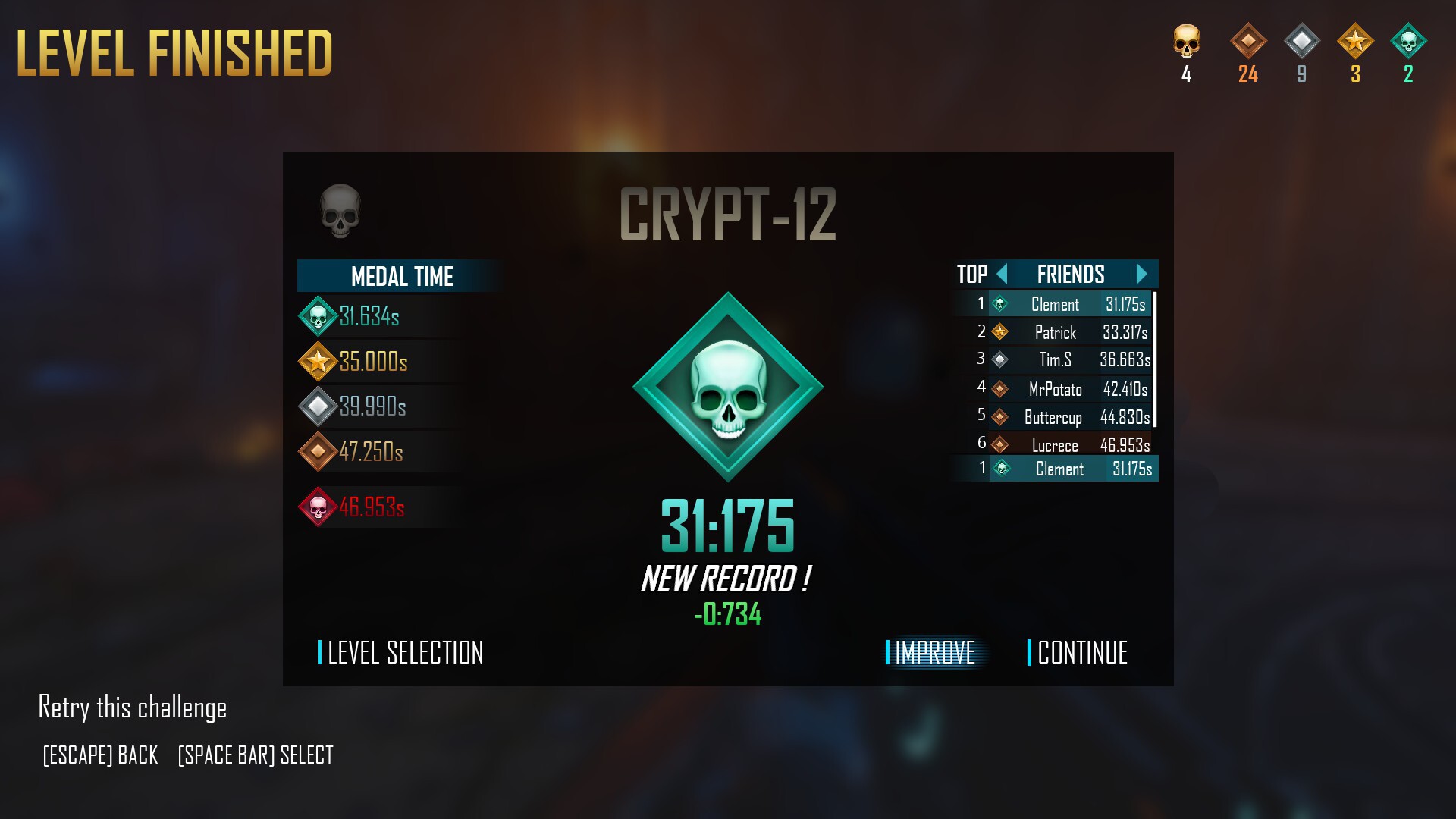Open the FRIENDS leaderboard tab

coord(1070,275)
